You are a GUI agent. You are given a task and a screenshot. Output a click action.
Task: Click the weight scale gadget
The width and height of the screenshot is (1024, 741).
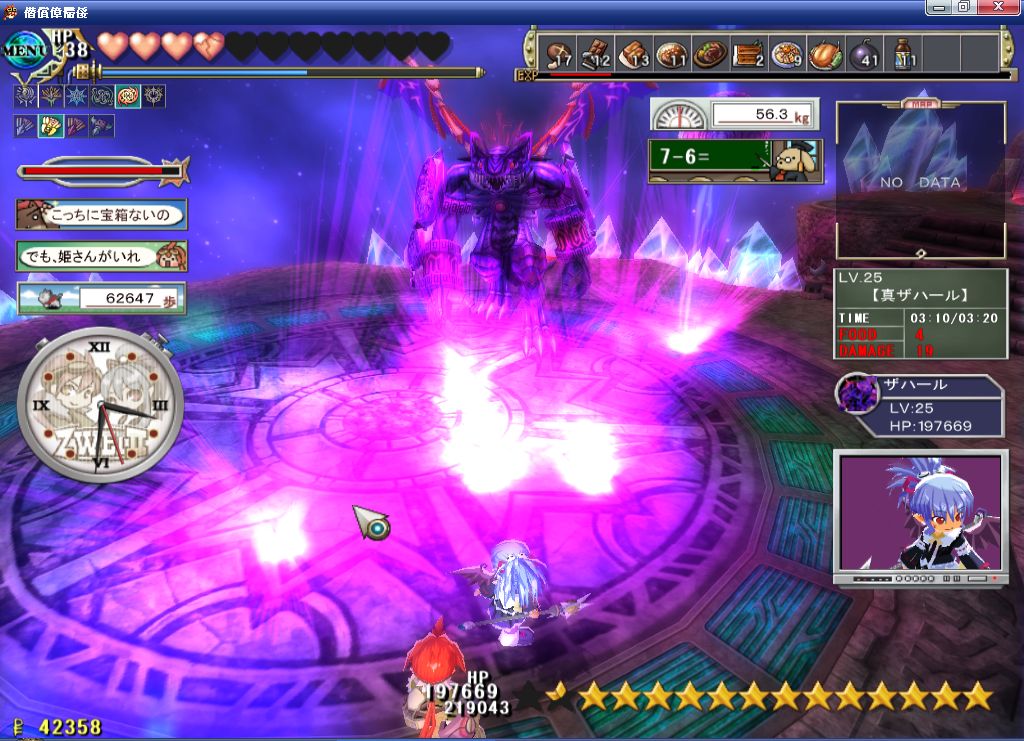click(734, 114)
